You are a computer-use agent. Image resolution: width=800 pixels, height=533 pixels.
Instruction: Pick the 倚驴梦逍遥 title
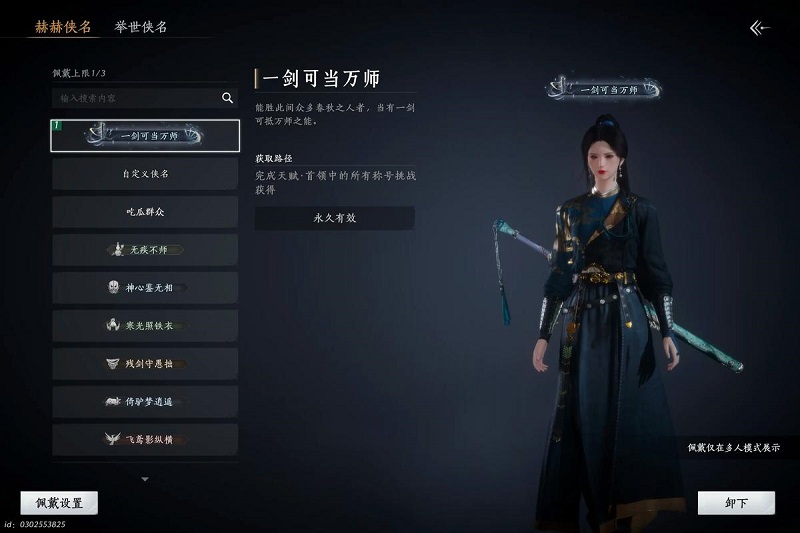(x=145, y=402)
